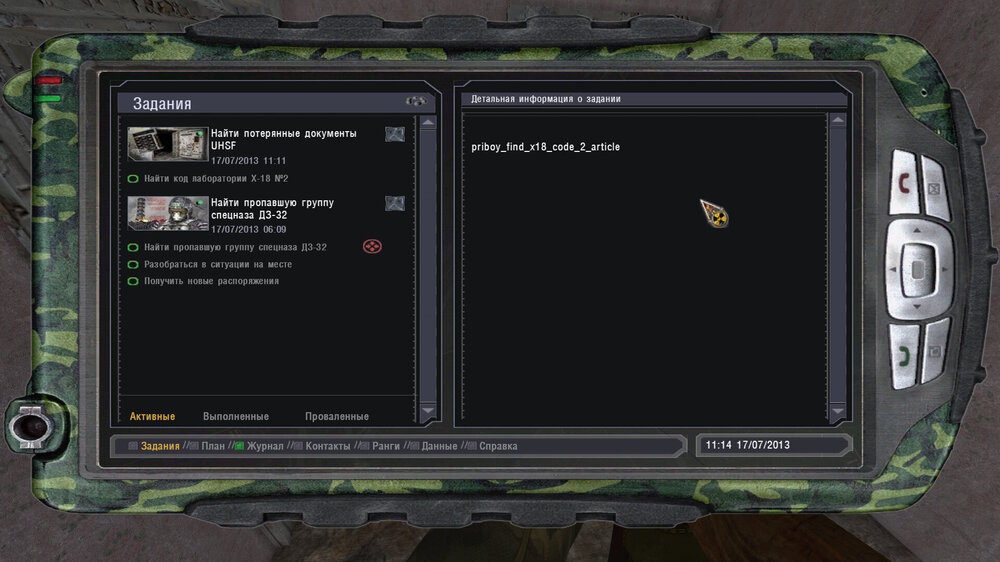
Task: Show the Контакты contacts tab
Action: (x=327, y=446)
